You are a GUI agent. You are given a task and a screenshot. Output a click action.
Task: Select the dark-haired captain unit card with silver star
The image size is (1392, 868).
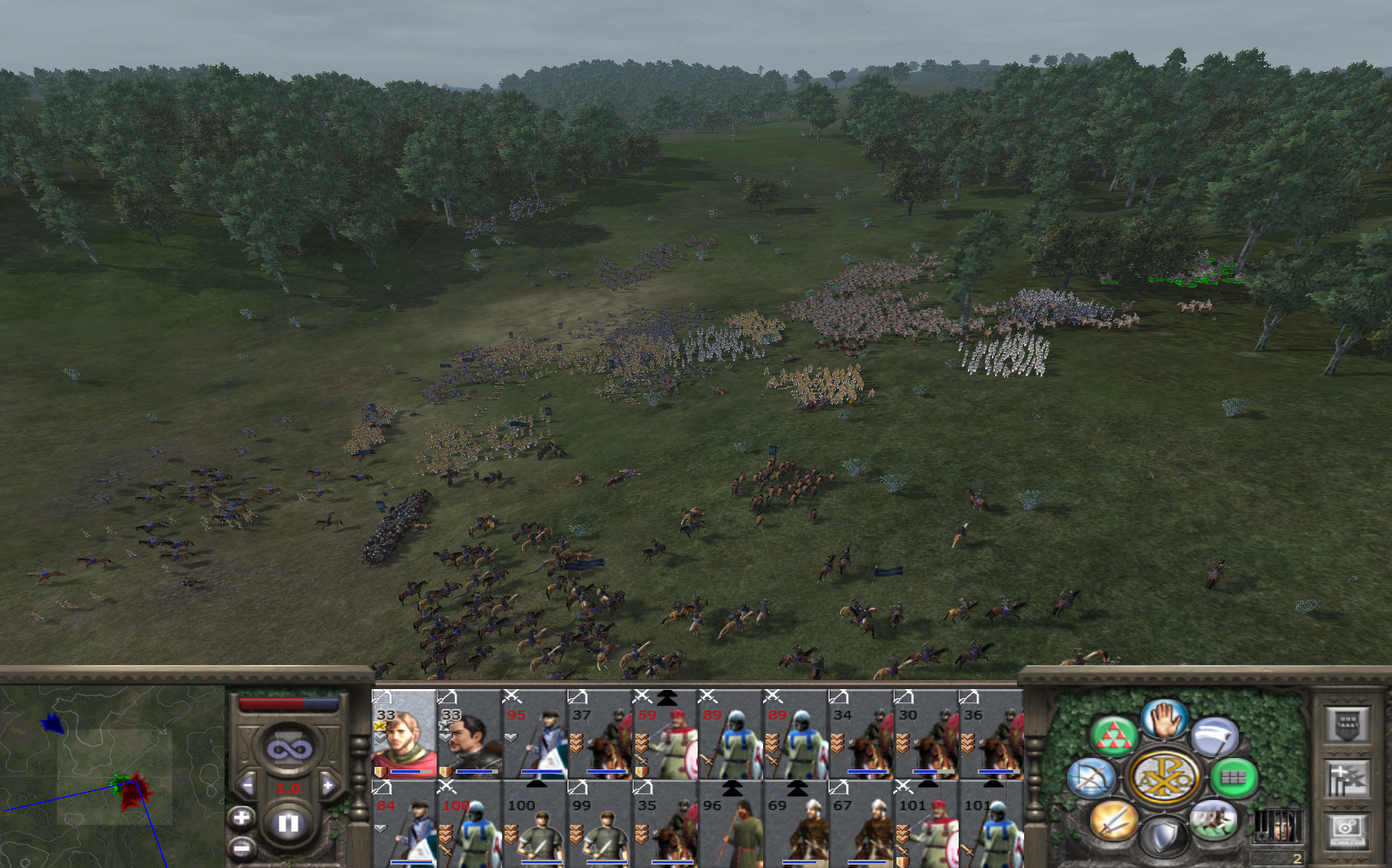click(469, 735)
